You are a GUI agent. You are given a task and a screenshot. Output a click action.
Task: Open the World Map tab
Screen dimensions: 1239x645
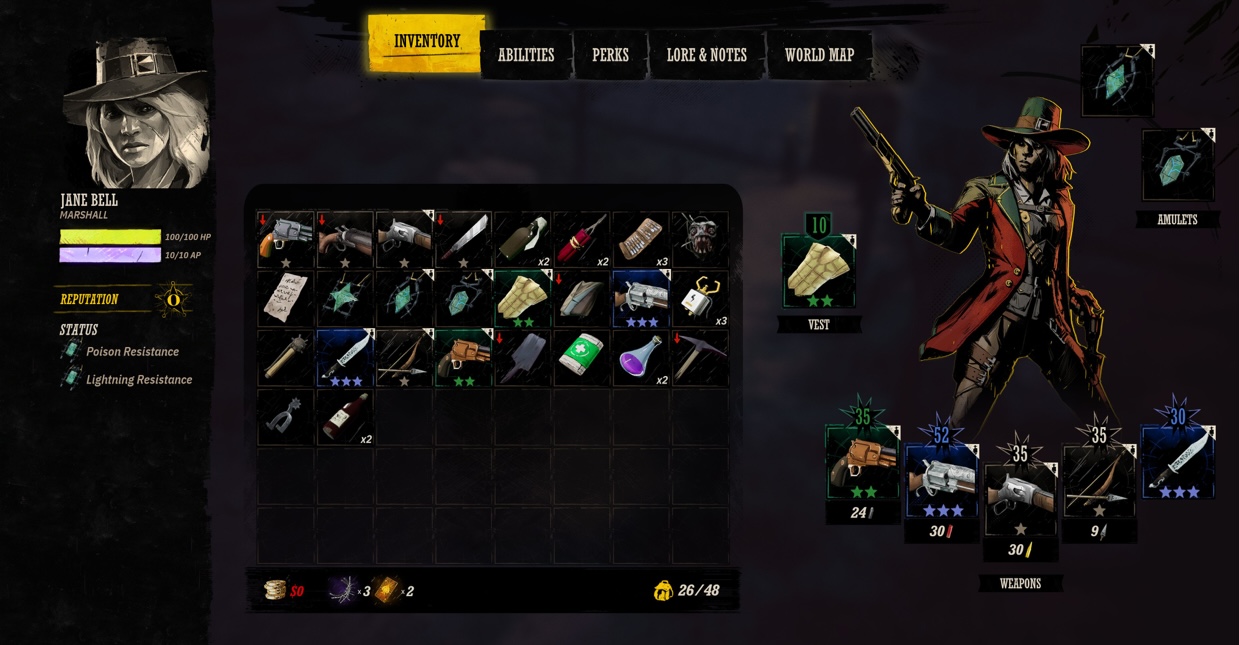(819, 55)
